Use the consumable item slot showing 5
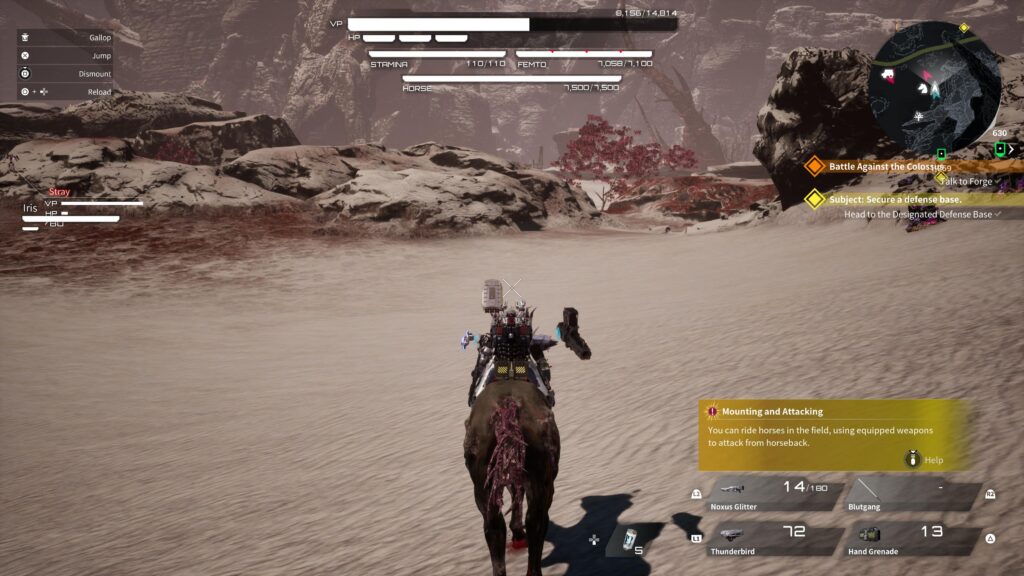The image size is (1024, 576). click(628, 540)
